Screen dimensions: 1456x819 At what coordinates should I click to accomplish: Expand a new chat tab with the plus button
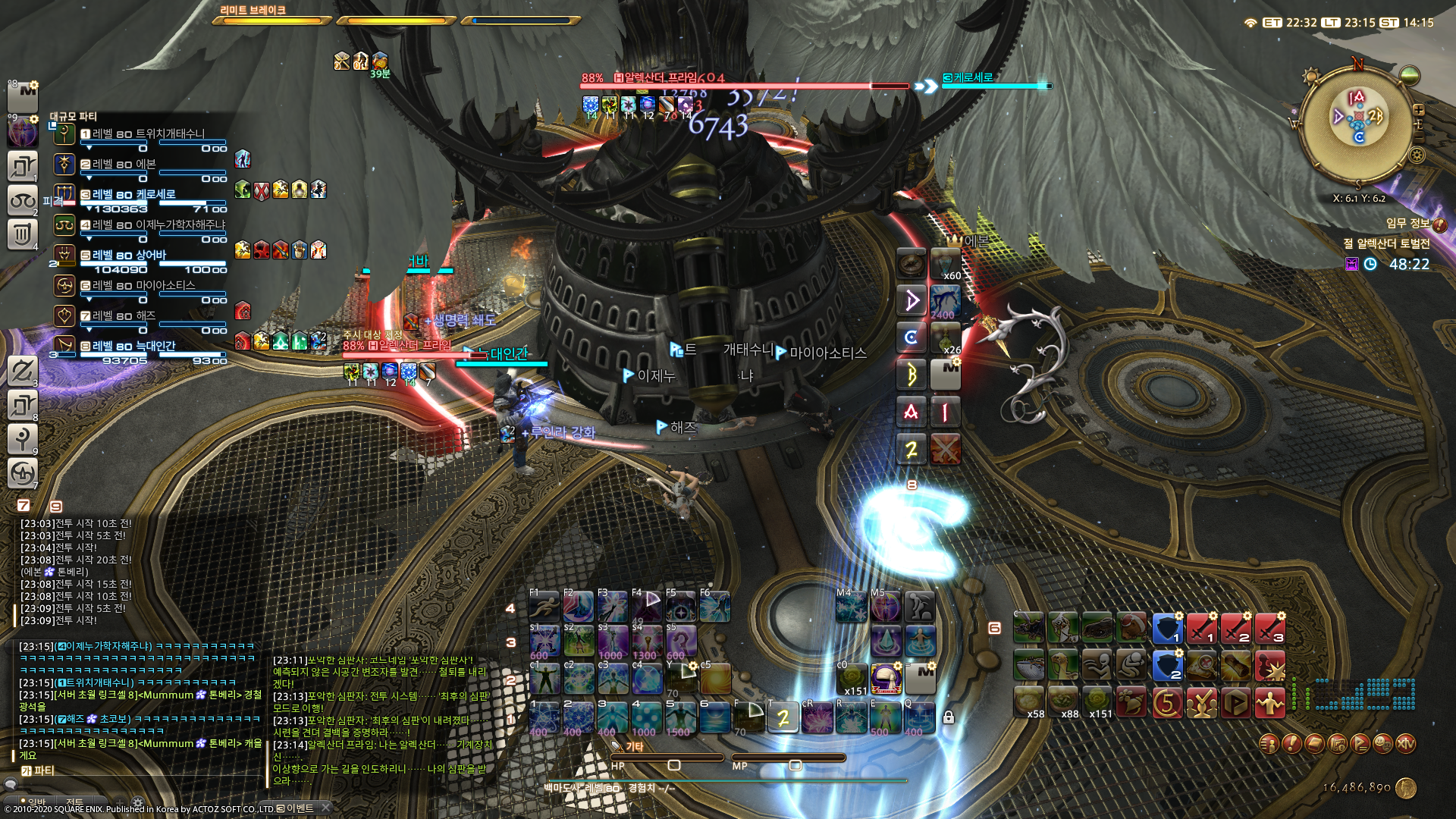click(120, 802)
